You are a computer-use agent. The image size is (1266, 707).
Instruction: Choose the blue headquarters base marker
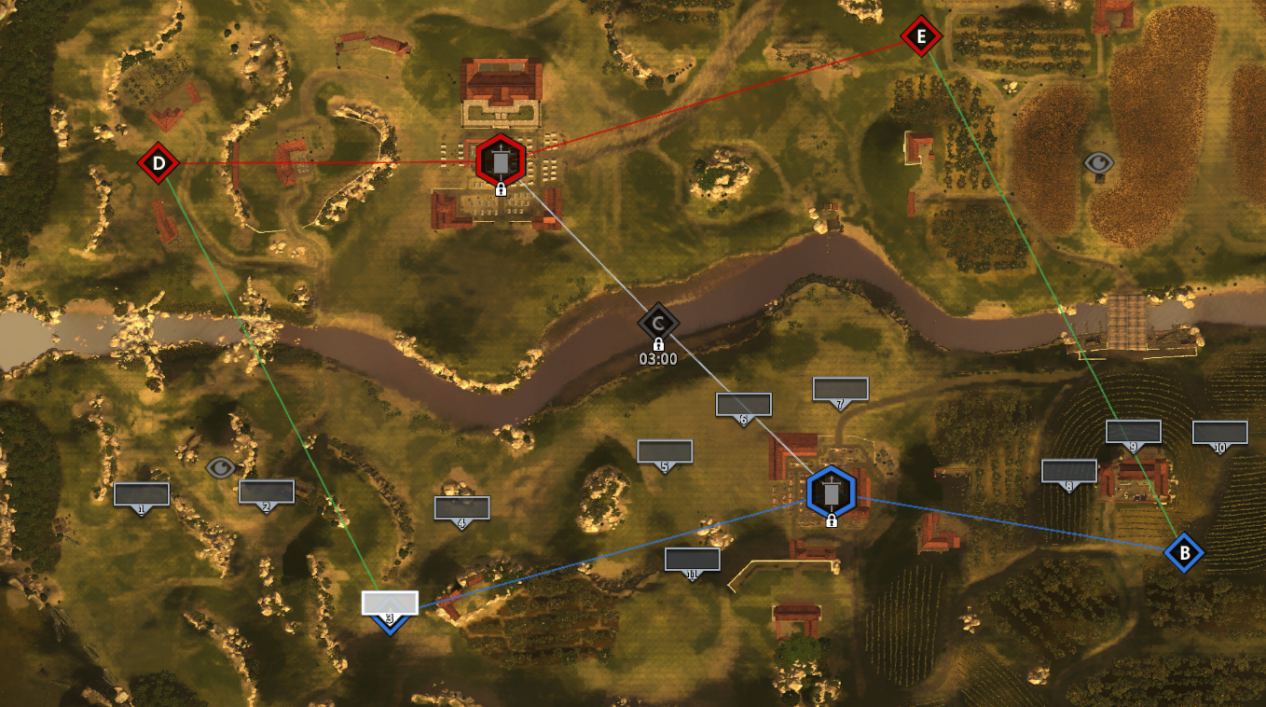point(830,491)
